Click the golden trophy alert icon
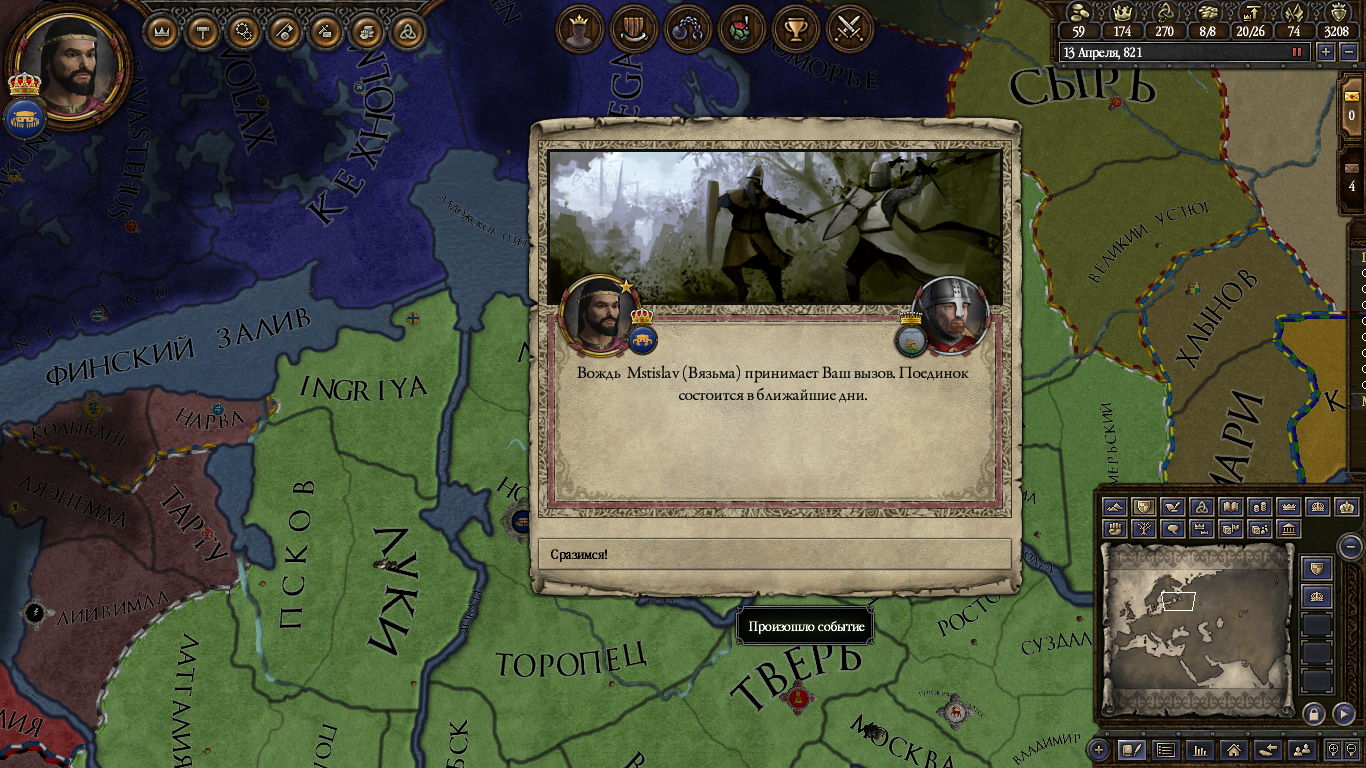The width and height of the screenshot is (1366, 768). (795, 30)
